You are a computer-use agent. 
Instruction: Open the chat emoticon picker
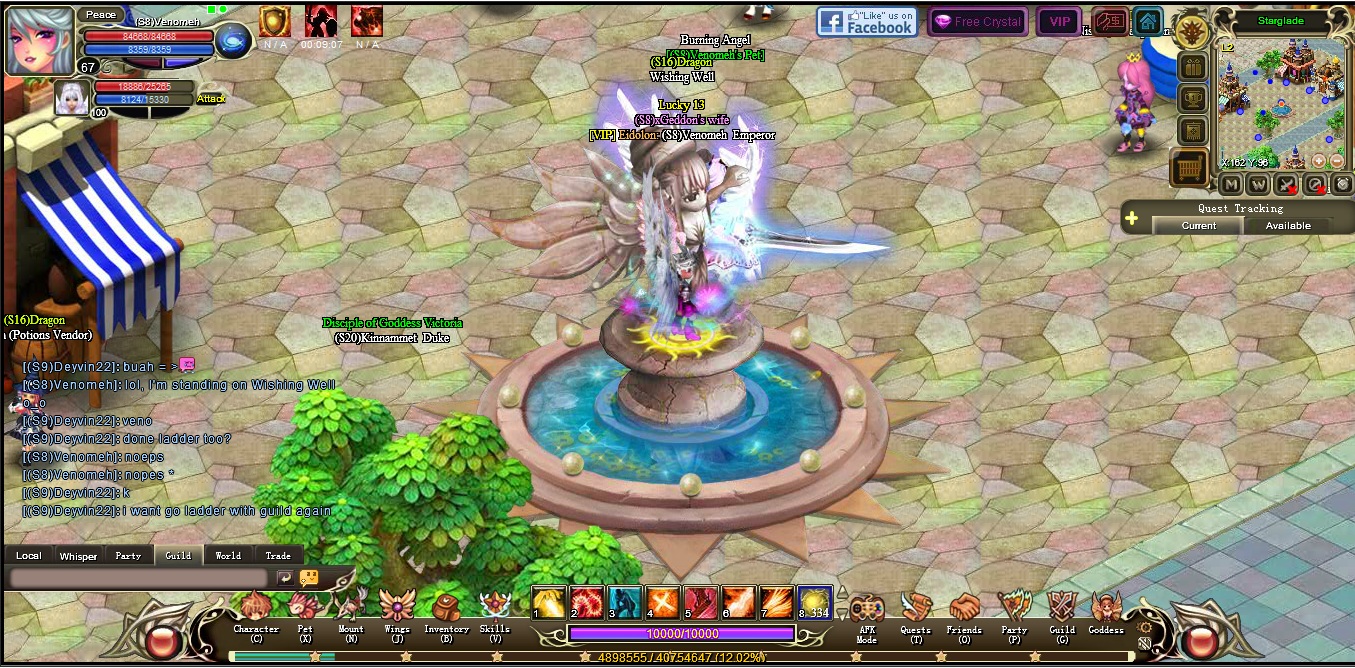[x=309, y=578]
